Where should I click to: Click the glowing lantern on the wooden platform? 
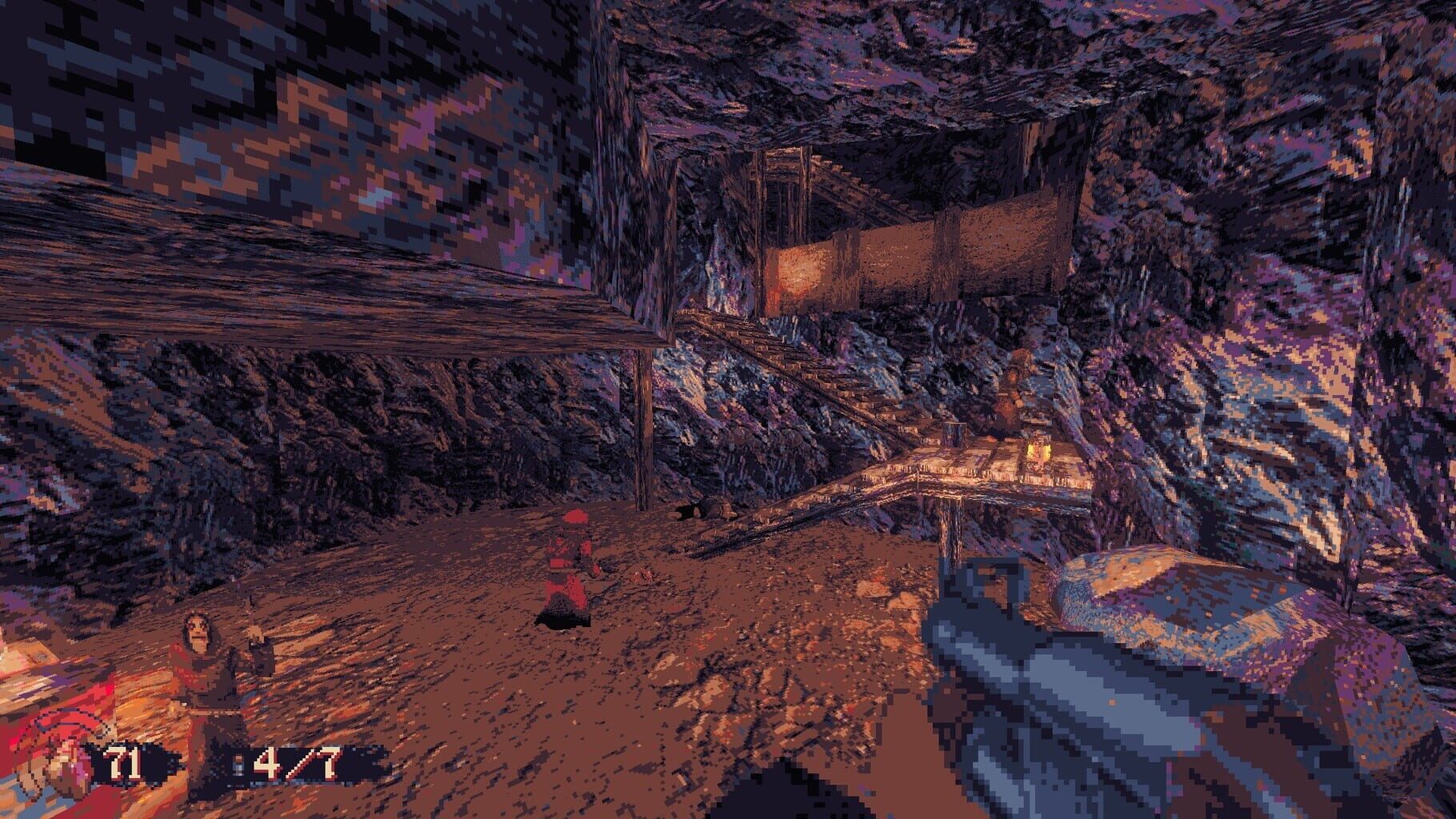pyautogui.click(x=1038, y=453)
